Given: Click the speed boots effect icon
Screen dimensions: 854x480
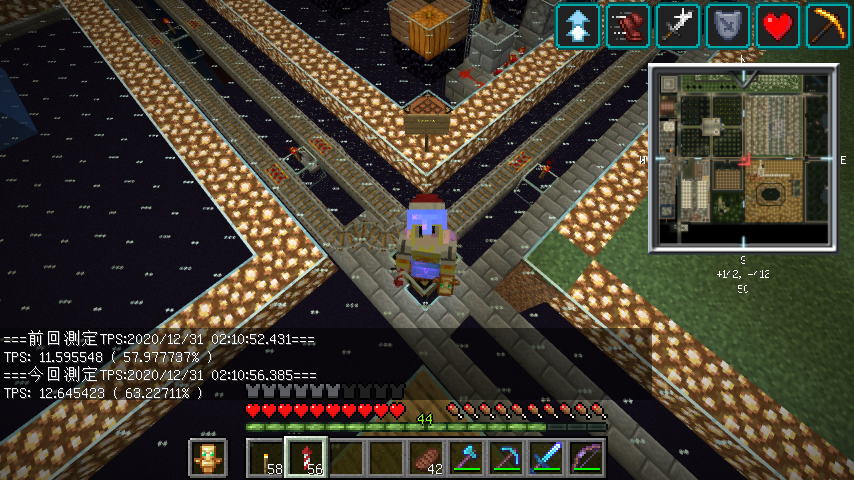Looking at the screenshot, I should pyautogui.click(x=628, y=25).
